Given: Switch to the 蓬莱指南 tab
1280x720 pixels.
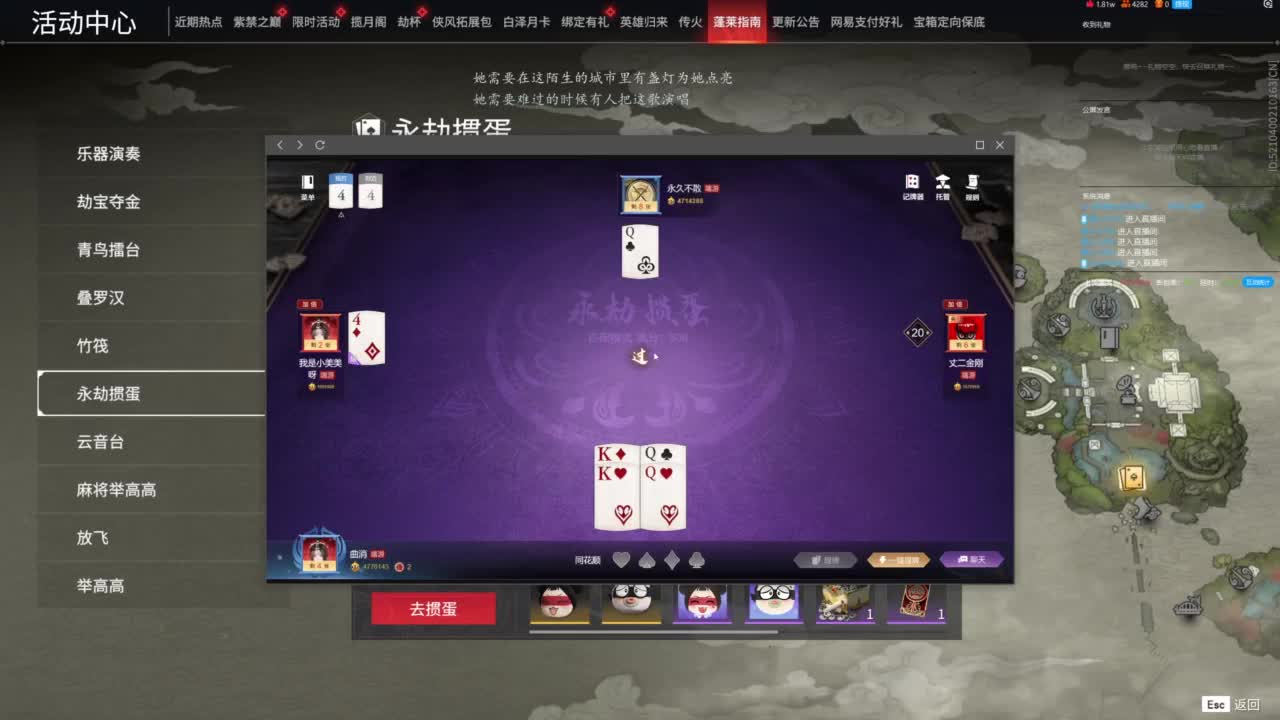Looking at the screenshot, I should (736, 20).
